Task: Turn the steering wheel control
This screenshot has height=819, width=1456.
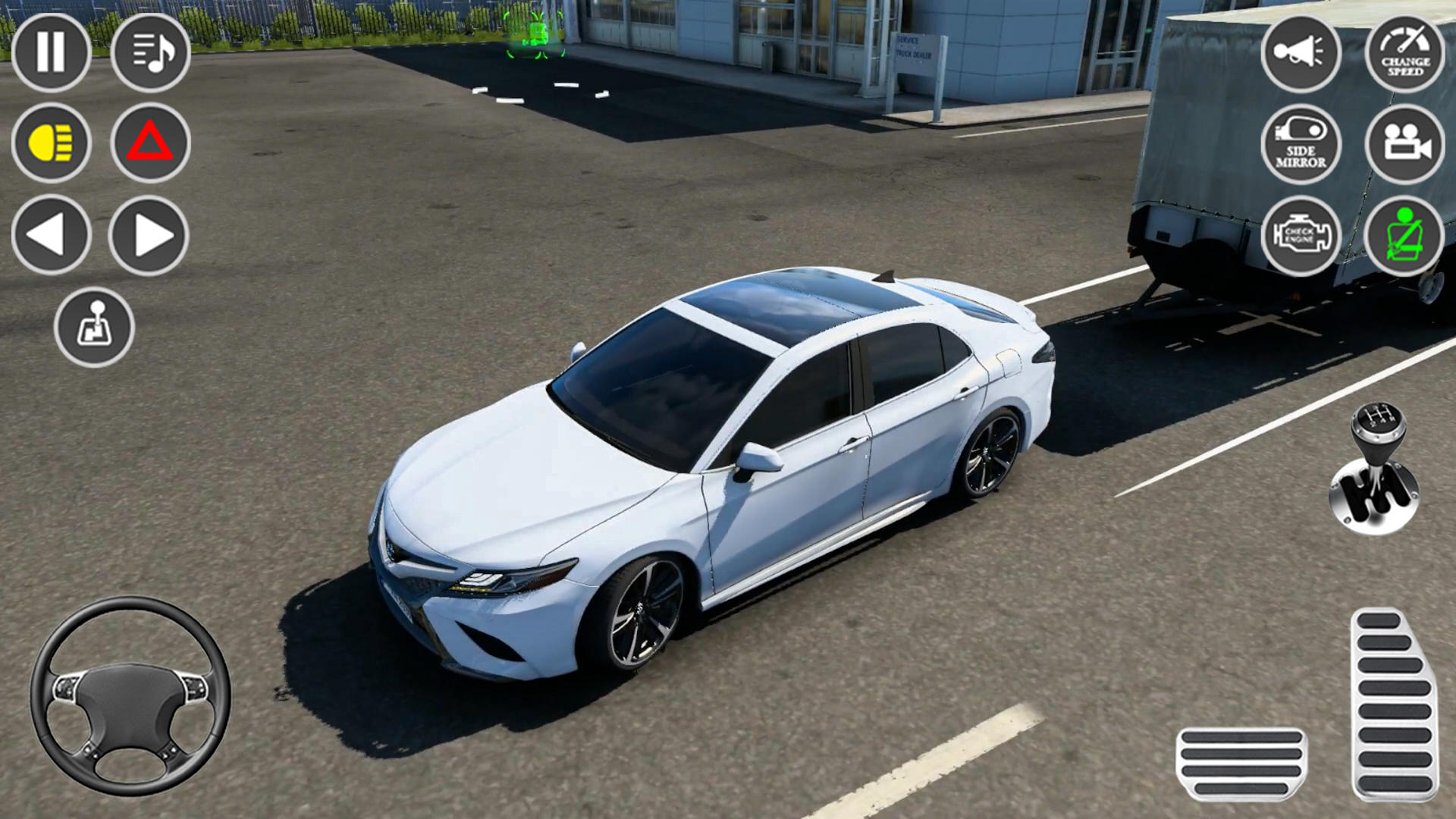Action: click(129, 698)
